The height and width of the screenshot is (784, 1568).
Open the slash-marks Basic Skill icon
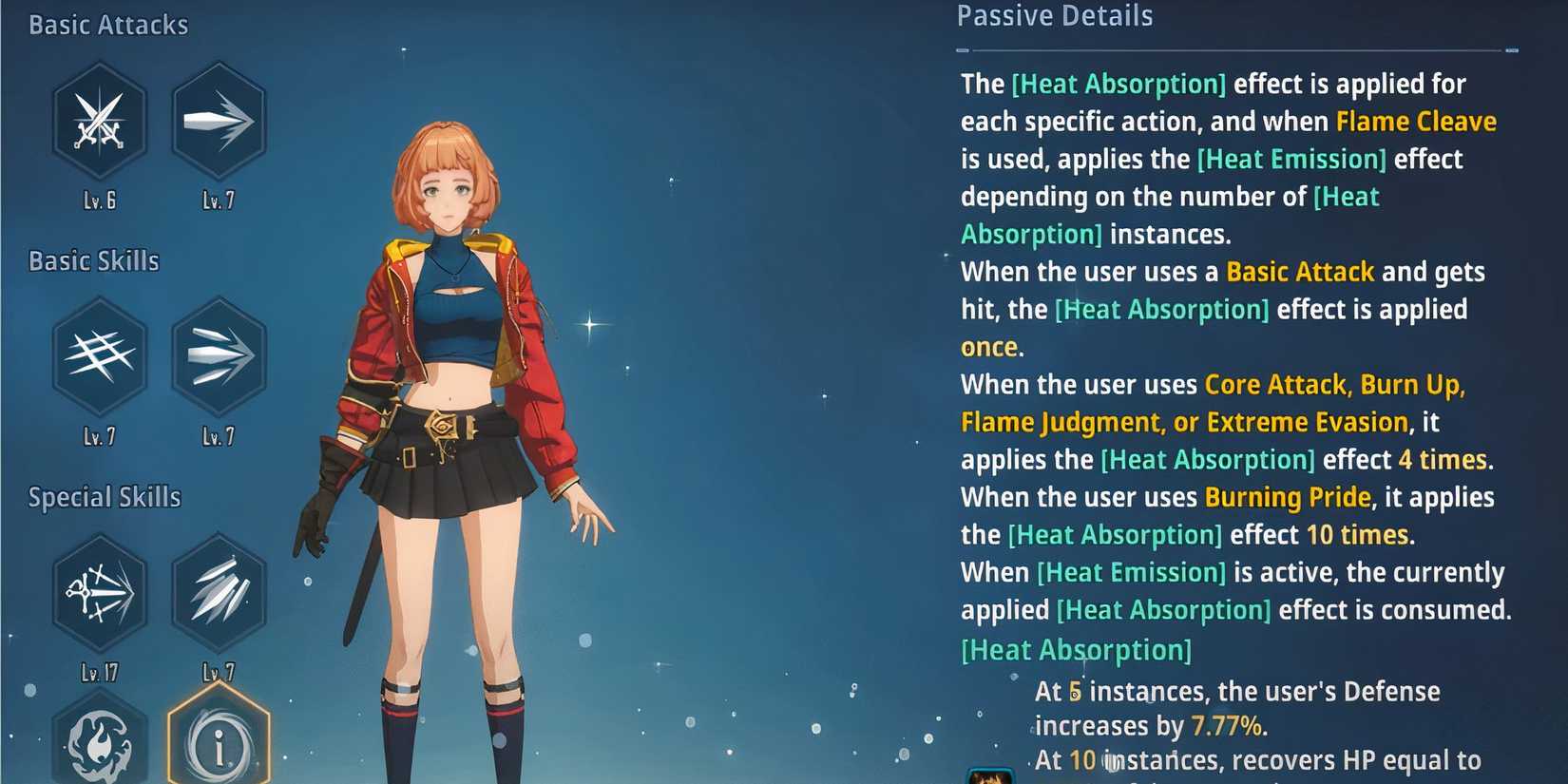[x=99, y=358]
